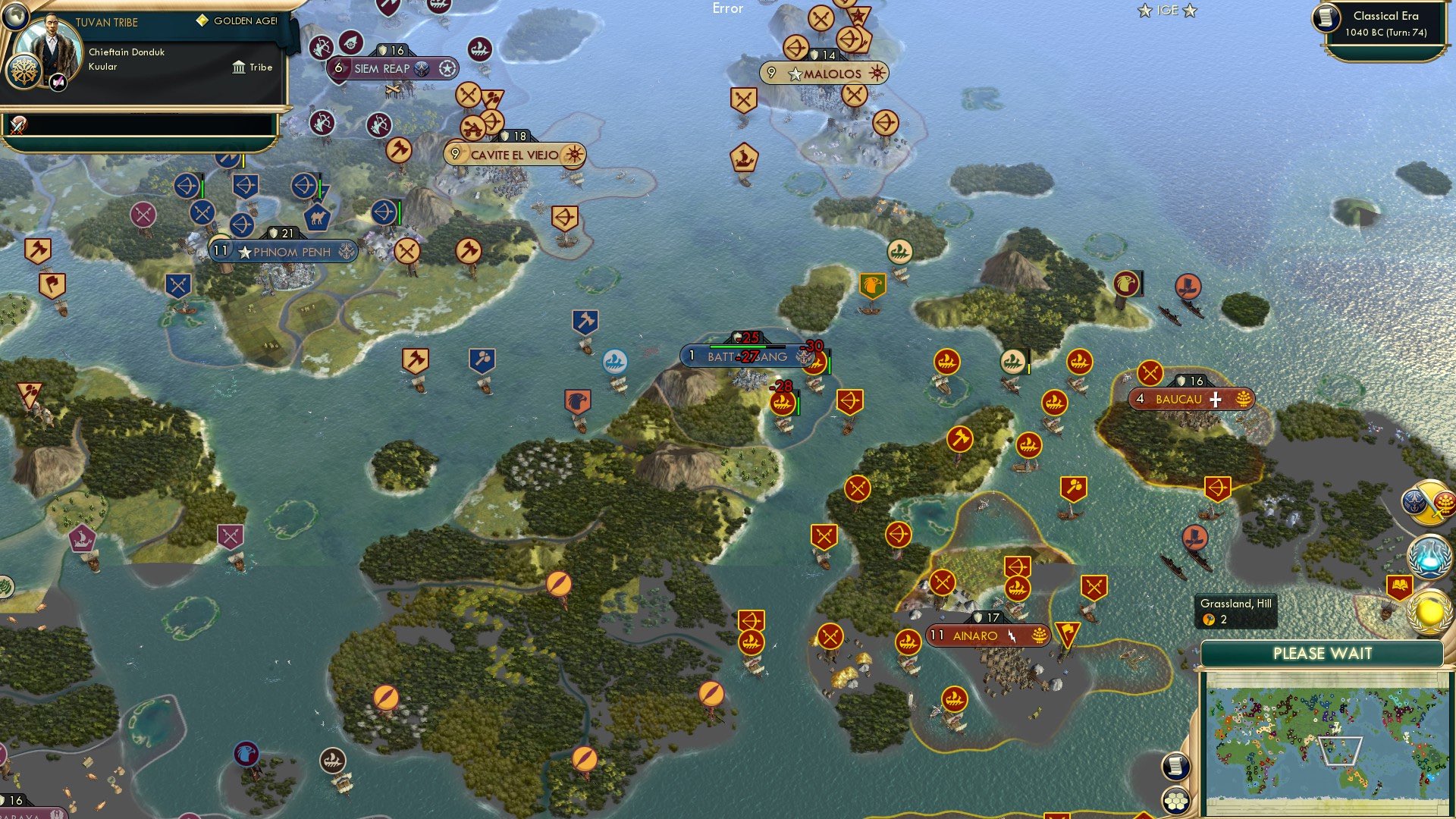1456x819 pixels.
Task: Open the notification log scroll icon
Action: (1175, 766)
